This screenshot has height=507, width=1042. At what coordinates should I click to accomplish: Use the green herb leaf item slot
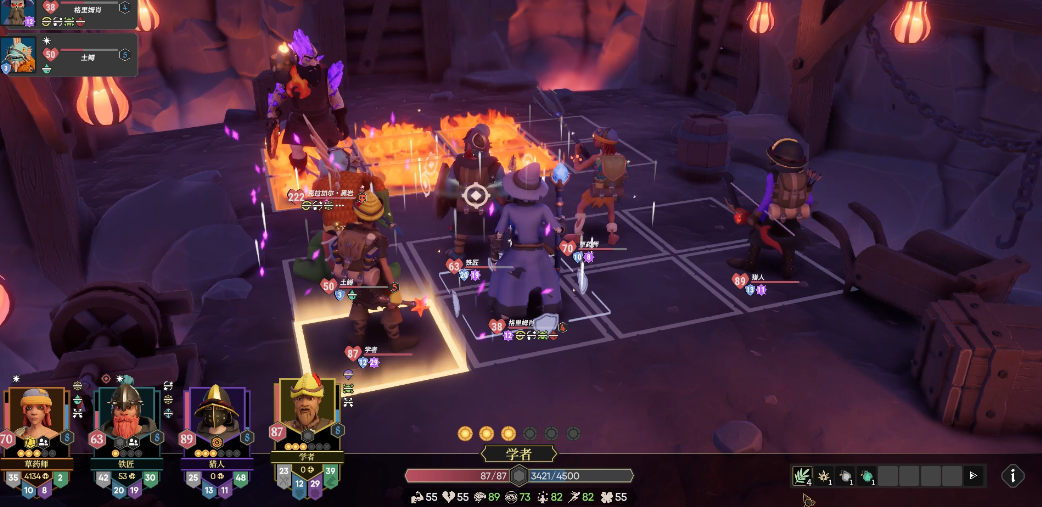pos(802,476)
